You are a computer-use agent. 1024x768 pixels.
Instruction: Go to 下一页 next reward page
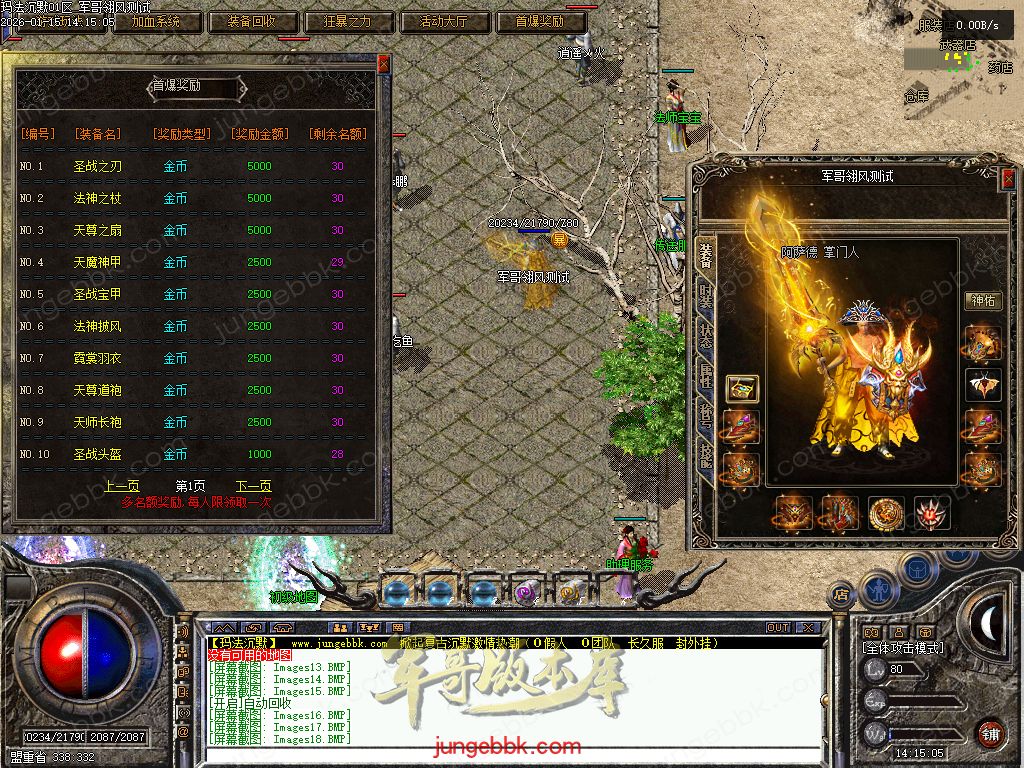pos(253,486)
